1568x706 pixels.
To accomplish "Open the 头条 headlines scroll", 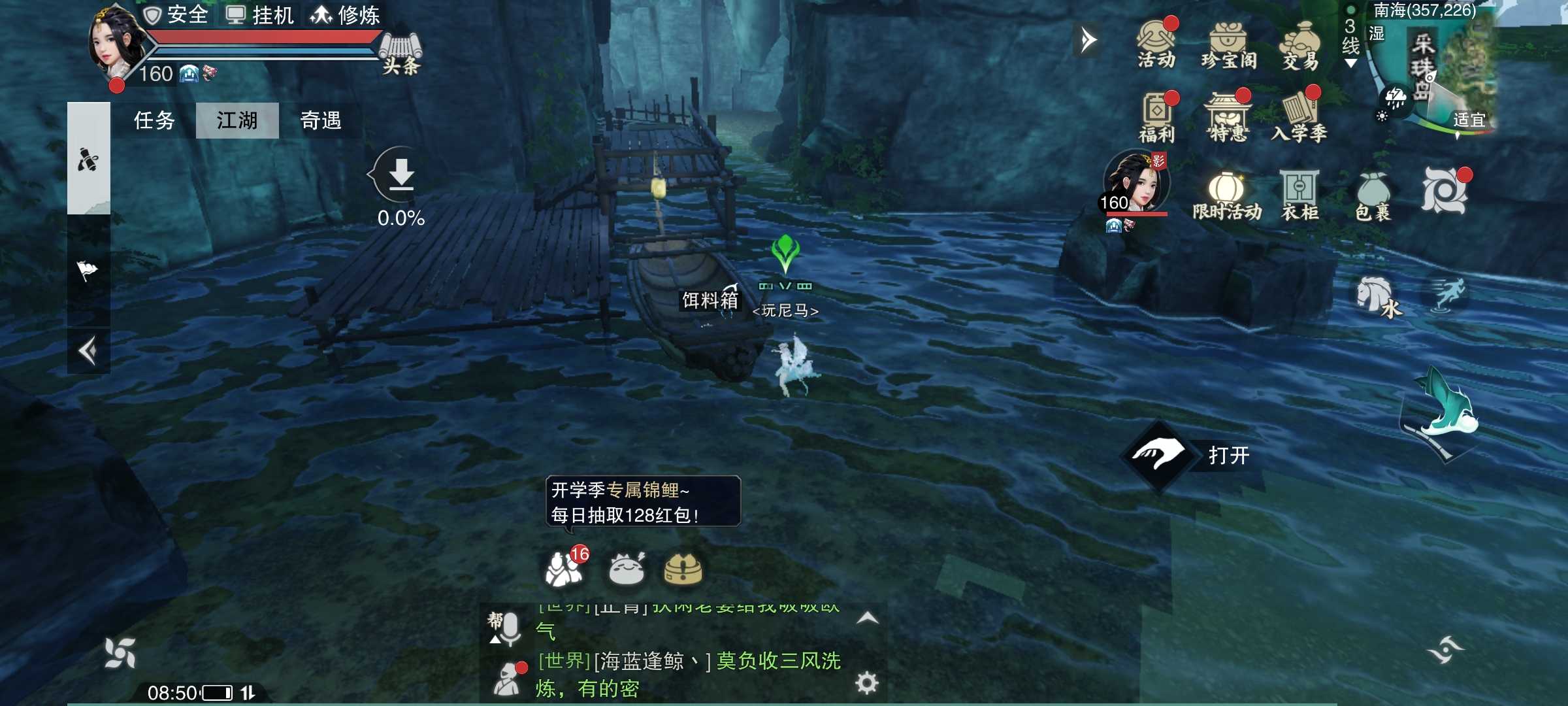I will point(400,52).
